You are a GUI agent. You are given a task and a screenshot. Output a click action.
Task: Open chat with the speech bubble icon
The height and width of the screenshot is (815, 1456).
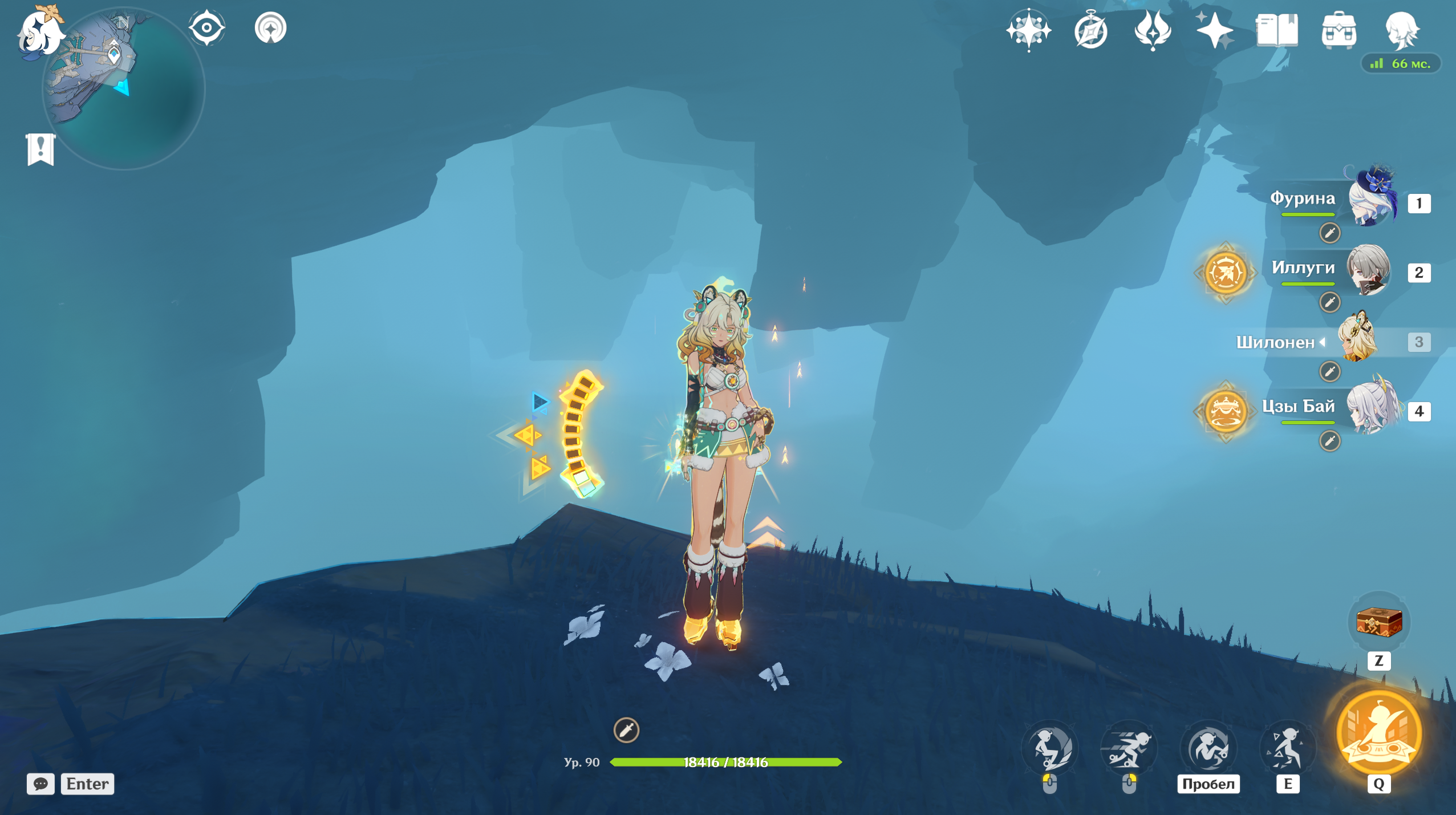click(40, 784)
